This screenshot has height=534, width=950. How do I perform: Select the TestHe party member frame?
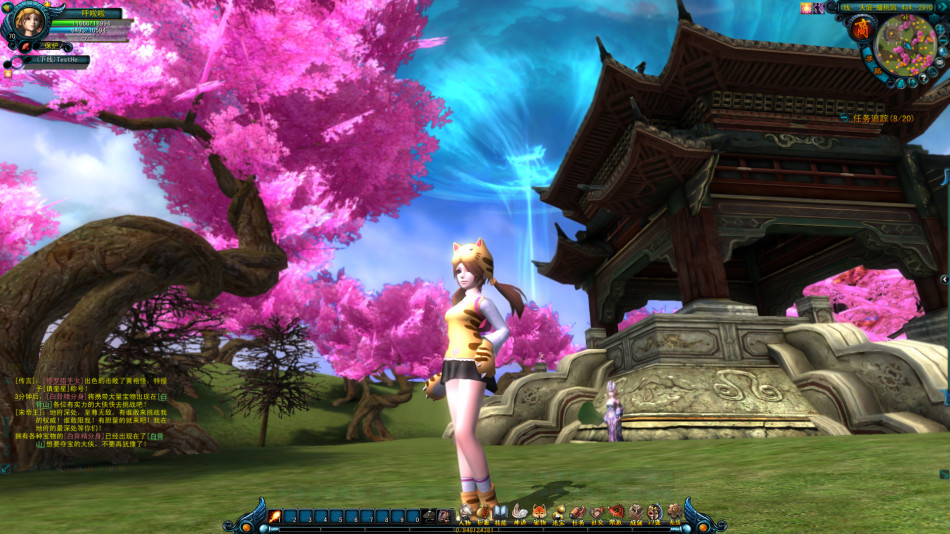coord(57,60)
